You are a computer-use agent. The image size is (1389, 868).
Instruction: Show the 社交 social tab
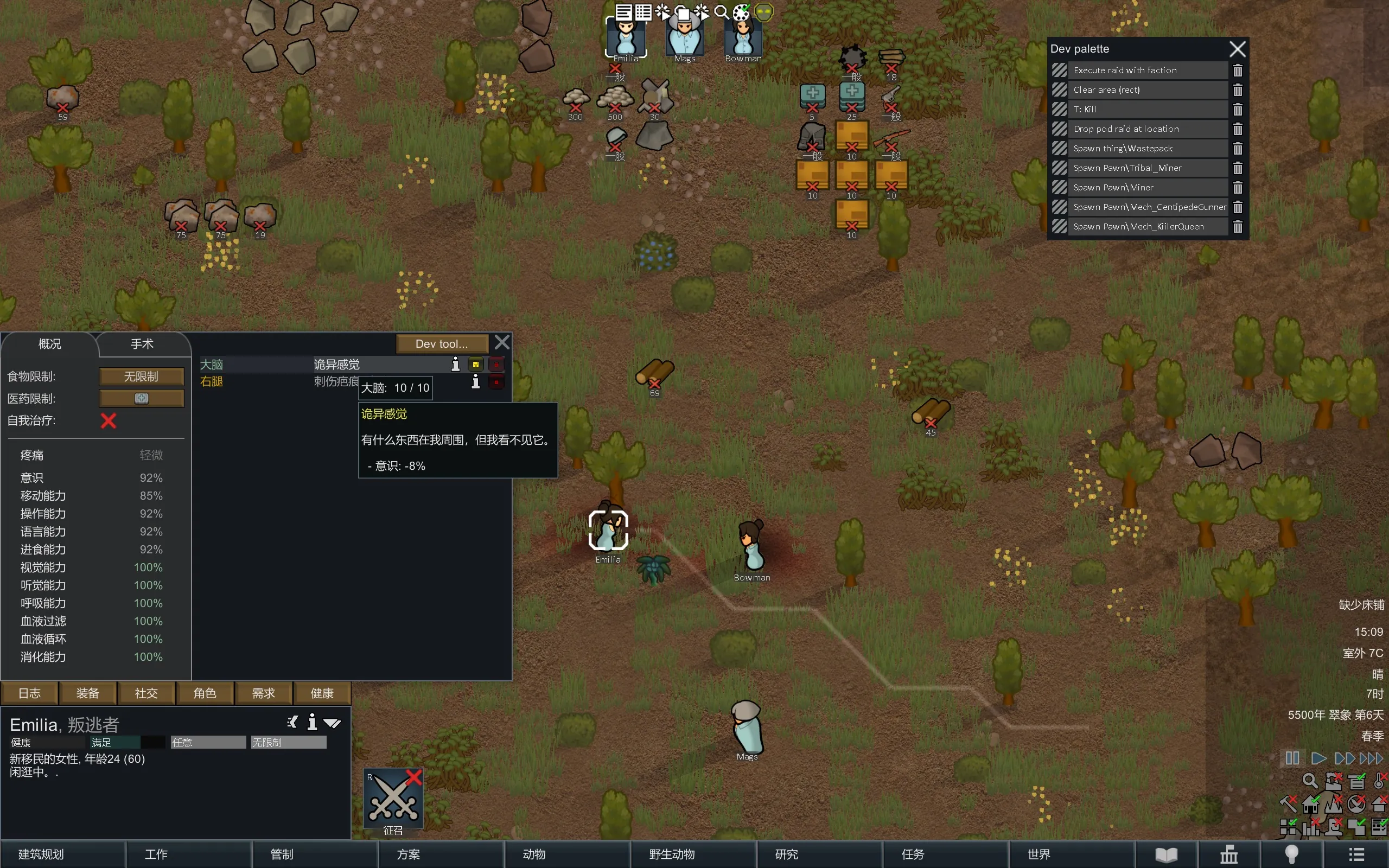[x=146, y=693]
